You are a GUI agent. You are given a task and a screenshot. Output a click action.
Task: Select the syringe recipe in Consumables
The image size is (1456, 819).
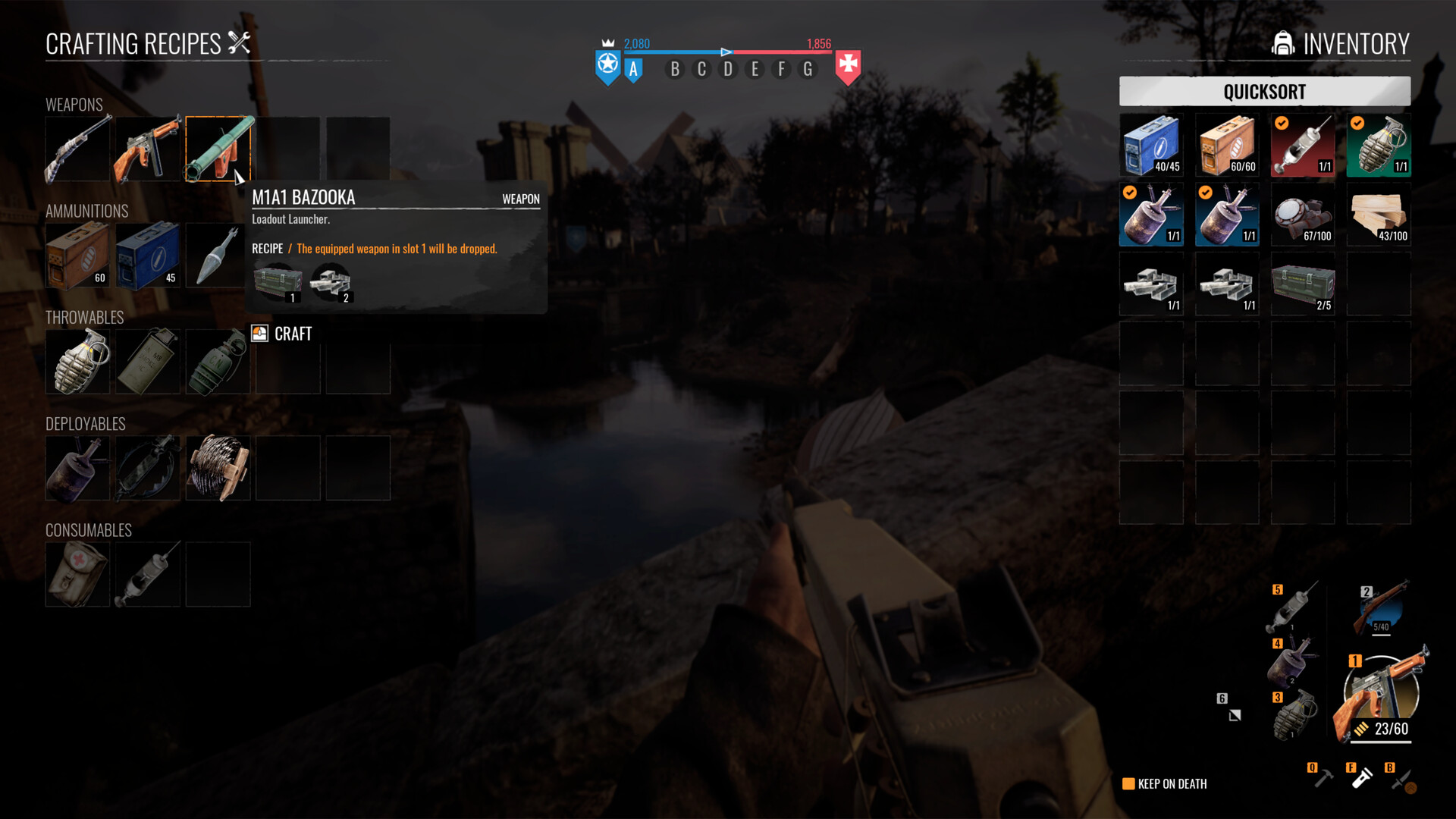(x=148, y=574)
